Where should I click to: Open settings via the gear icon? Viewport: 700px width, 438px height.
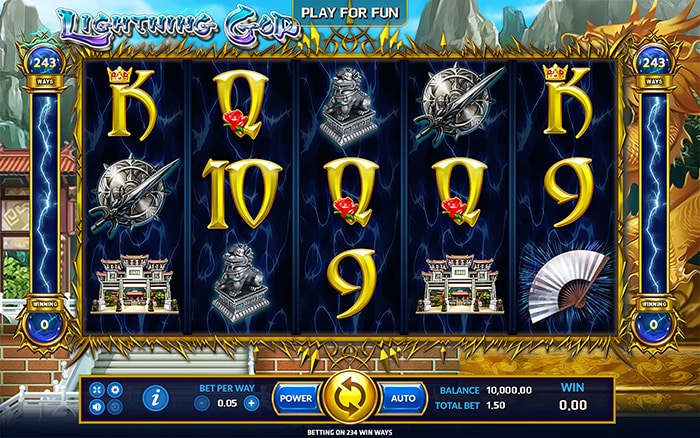tap(114, 389)
